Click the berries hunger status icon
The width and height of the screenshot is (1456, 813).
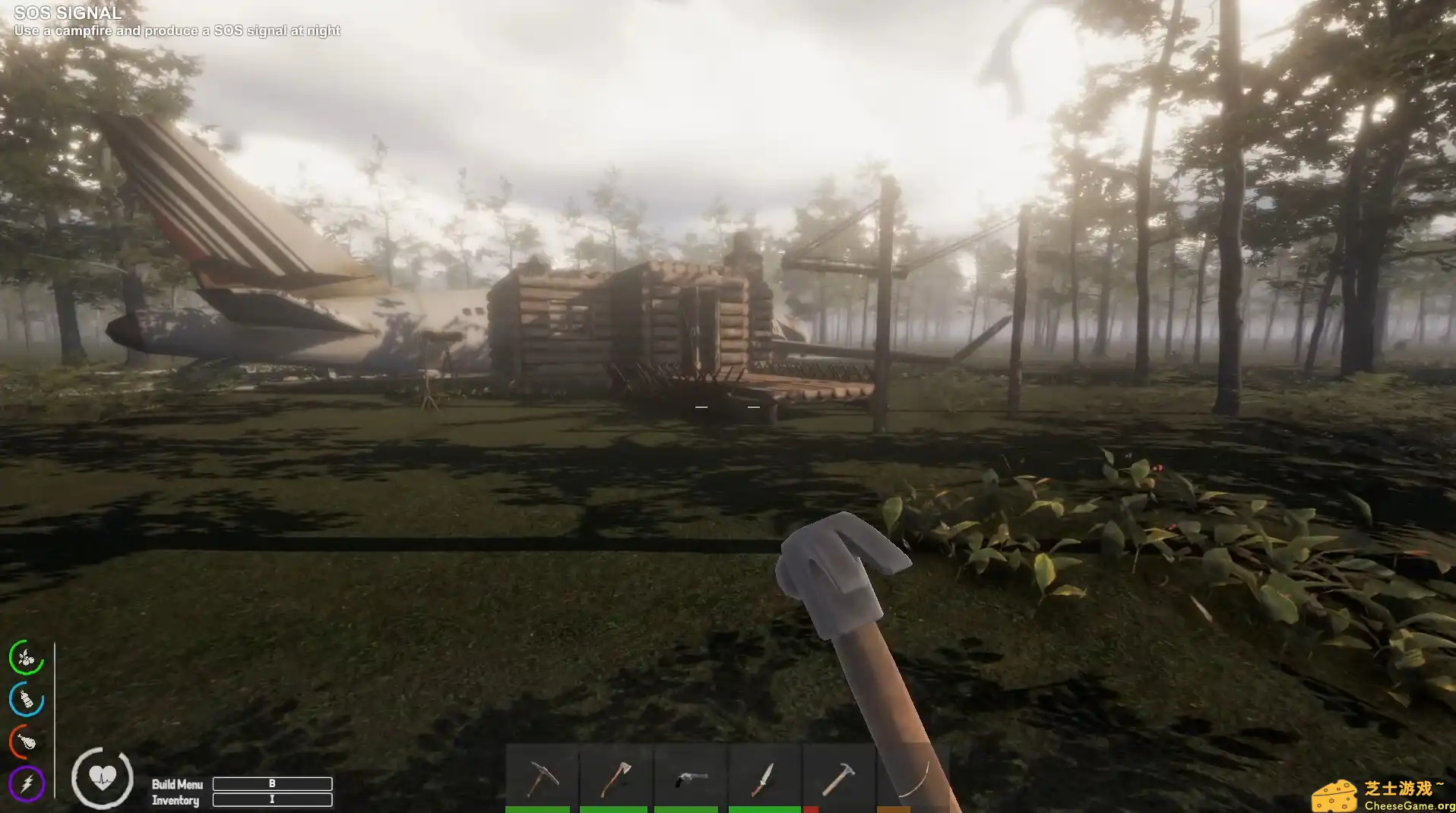coord(25,658)
